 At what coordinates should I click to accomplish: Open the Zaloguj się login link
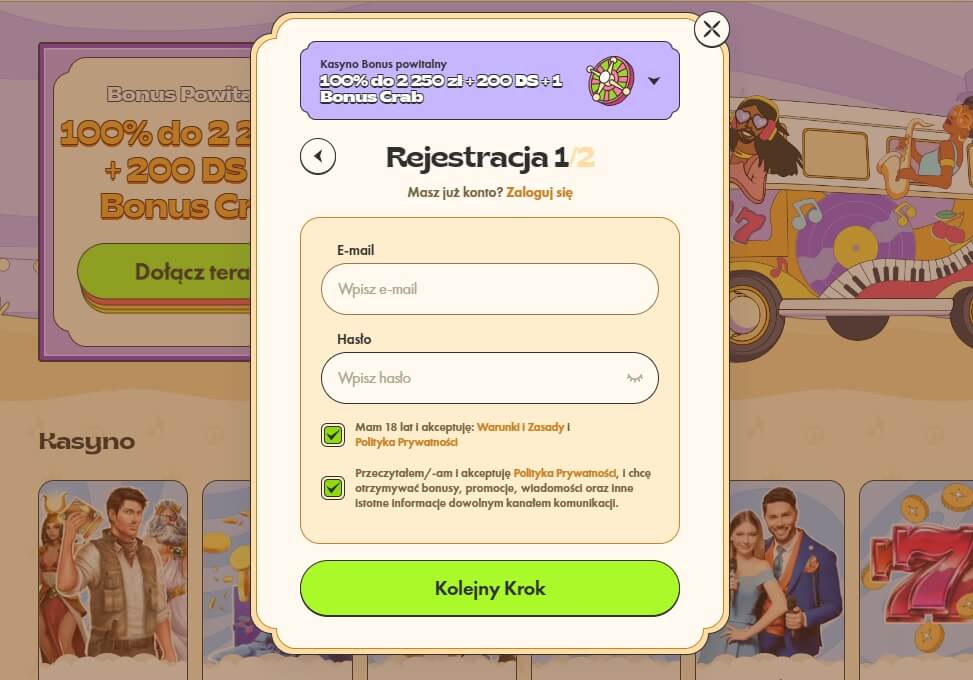[539, 192]
